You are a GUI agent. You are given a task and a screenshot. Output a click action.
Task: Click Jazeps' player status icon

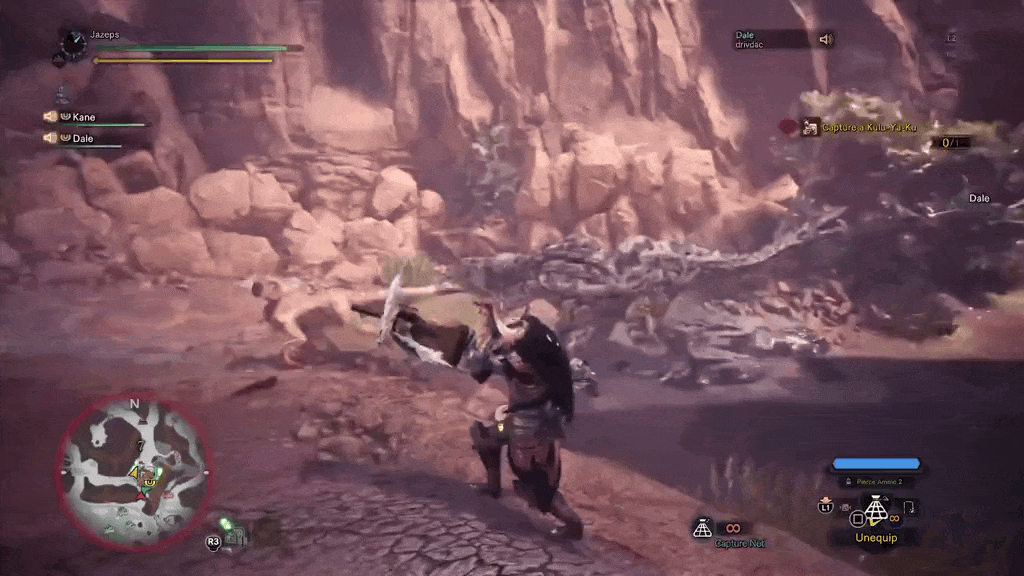tap(73, 42)
